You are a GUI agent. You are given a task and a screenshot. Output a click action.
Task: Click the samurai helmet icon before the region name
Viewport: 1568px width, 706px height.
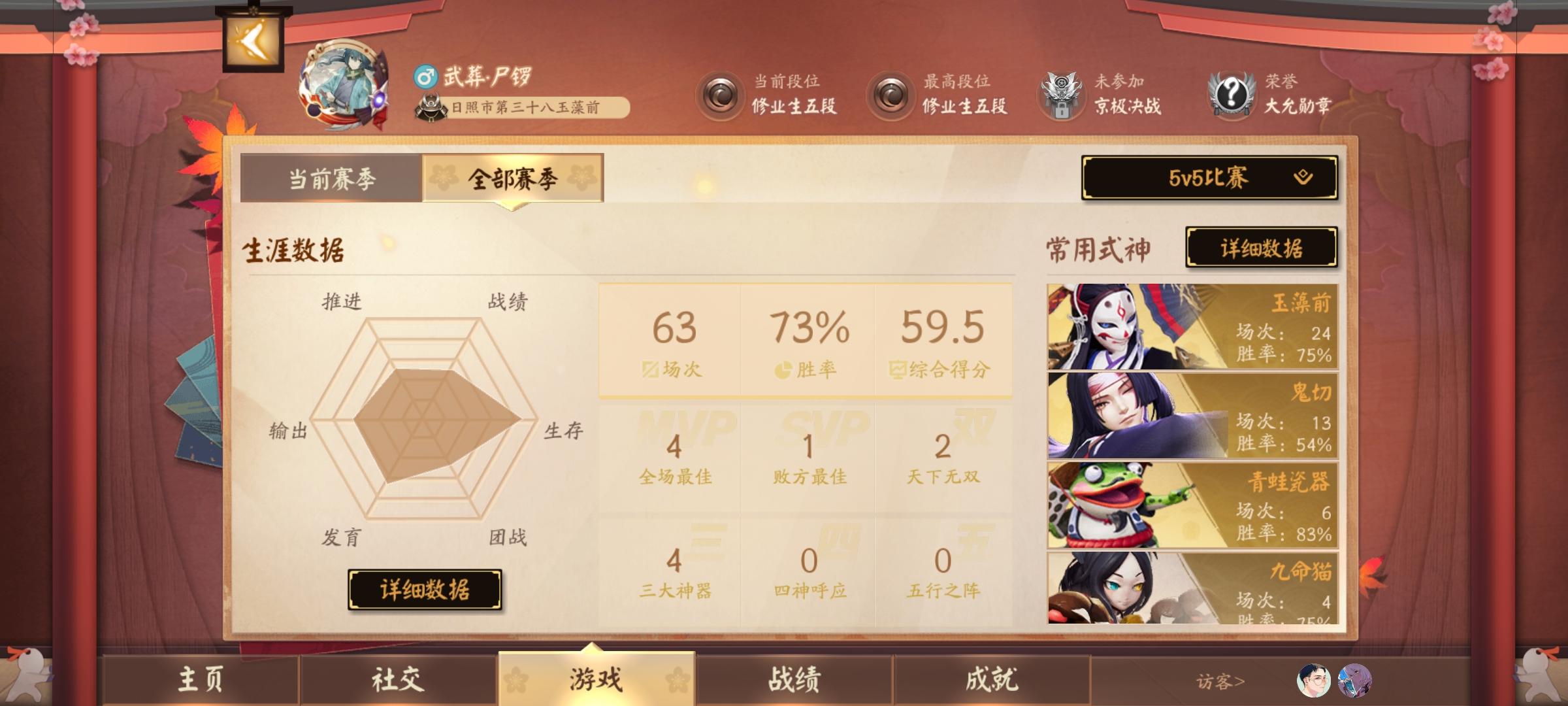click(x=431, y=106)
